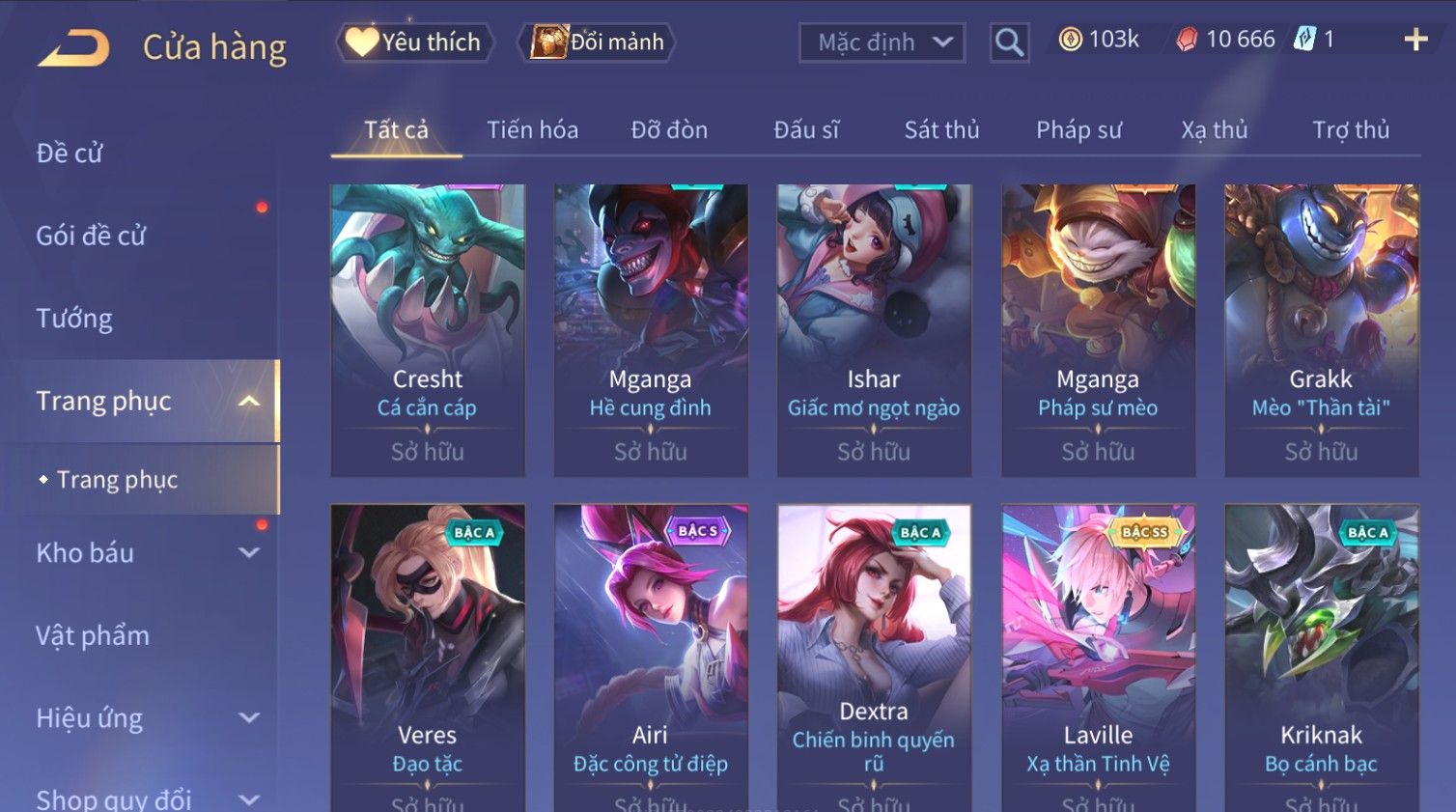Open the Đề cử menu entry

click(70, 153)
